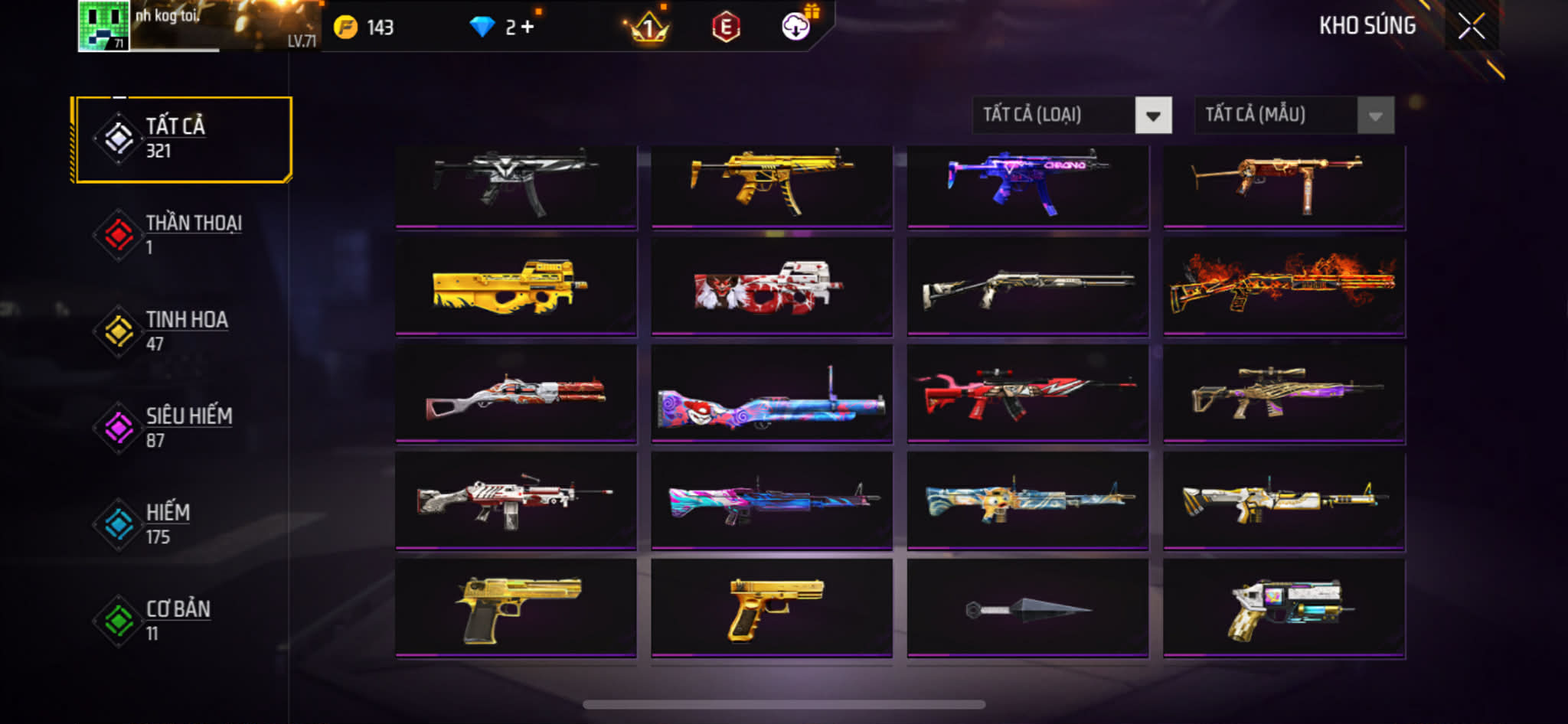
Task: Pick the yellow P90 skin
Action: 516,286
